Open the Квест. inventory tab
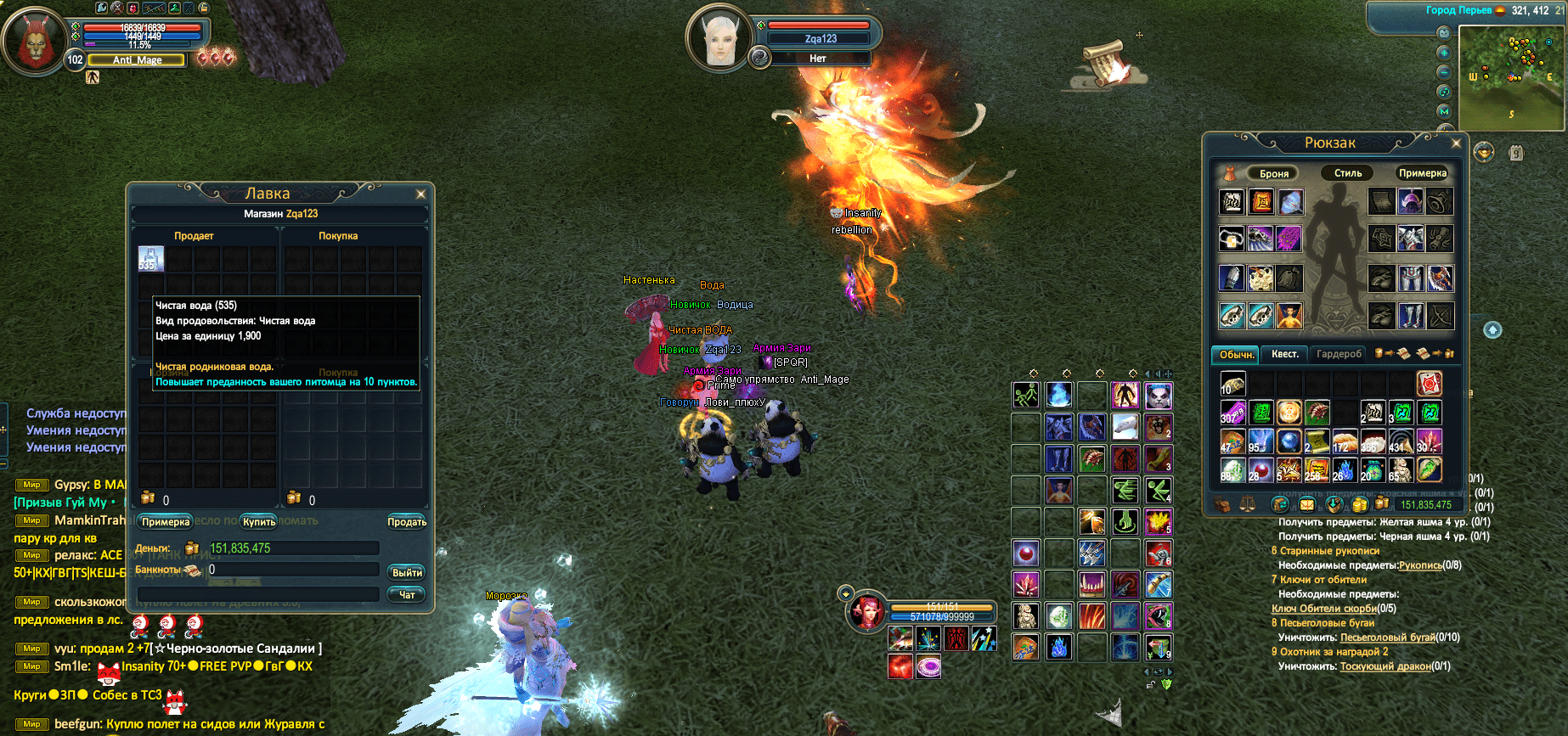1568x736 pixels. coord(1284,354)
